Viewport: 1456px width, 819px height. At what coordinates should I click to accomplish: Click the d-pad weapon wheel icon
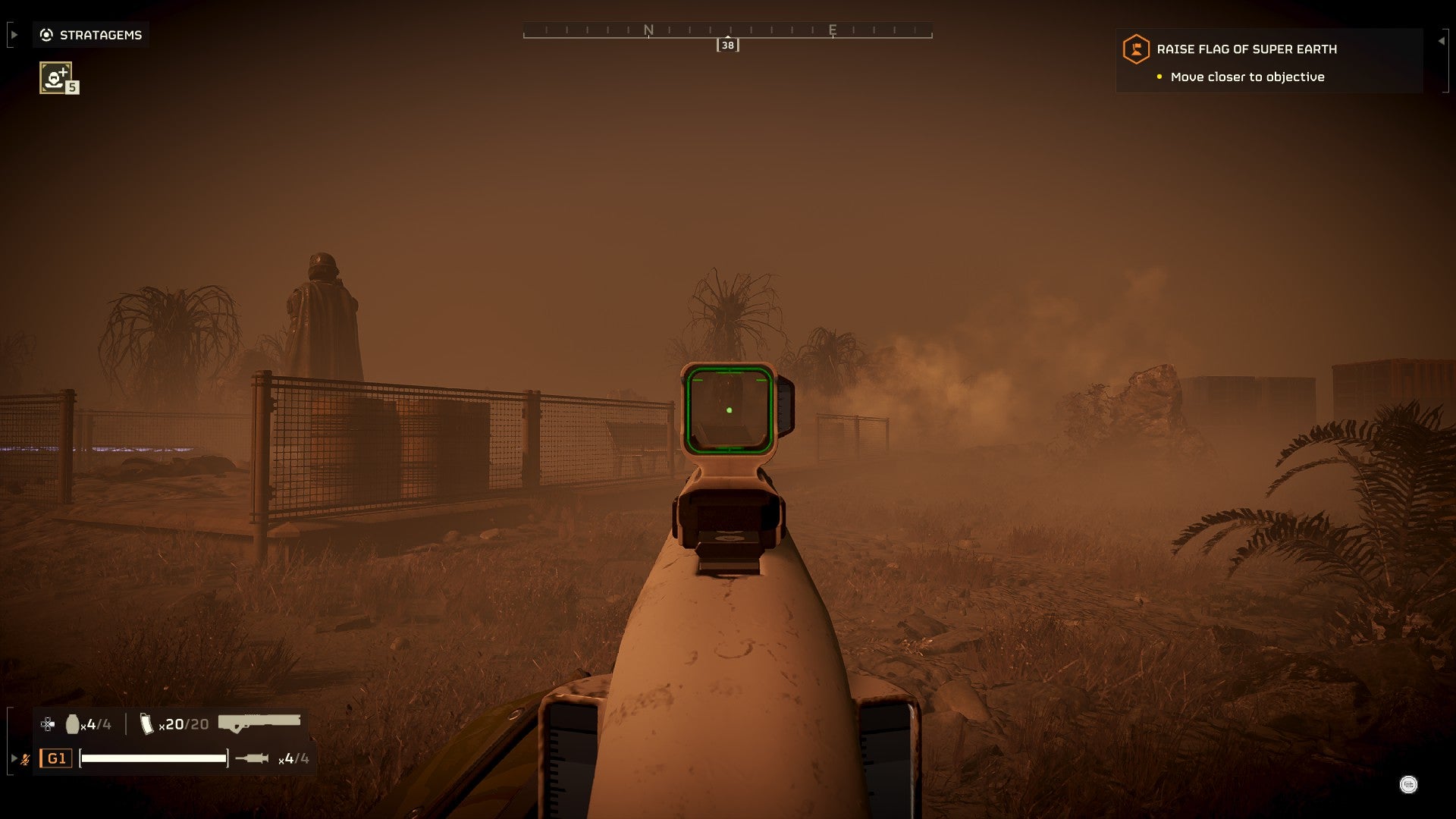click(47, 724)
